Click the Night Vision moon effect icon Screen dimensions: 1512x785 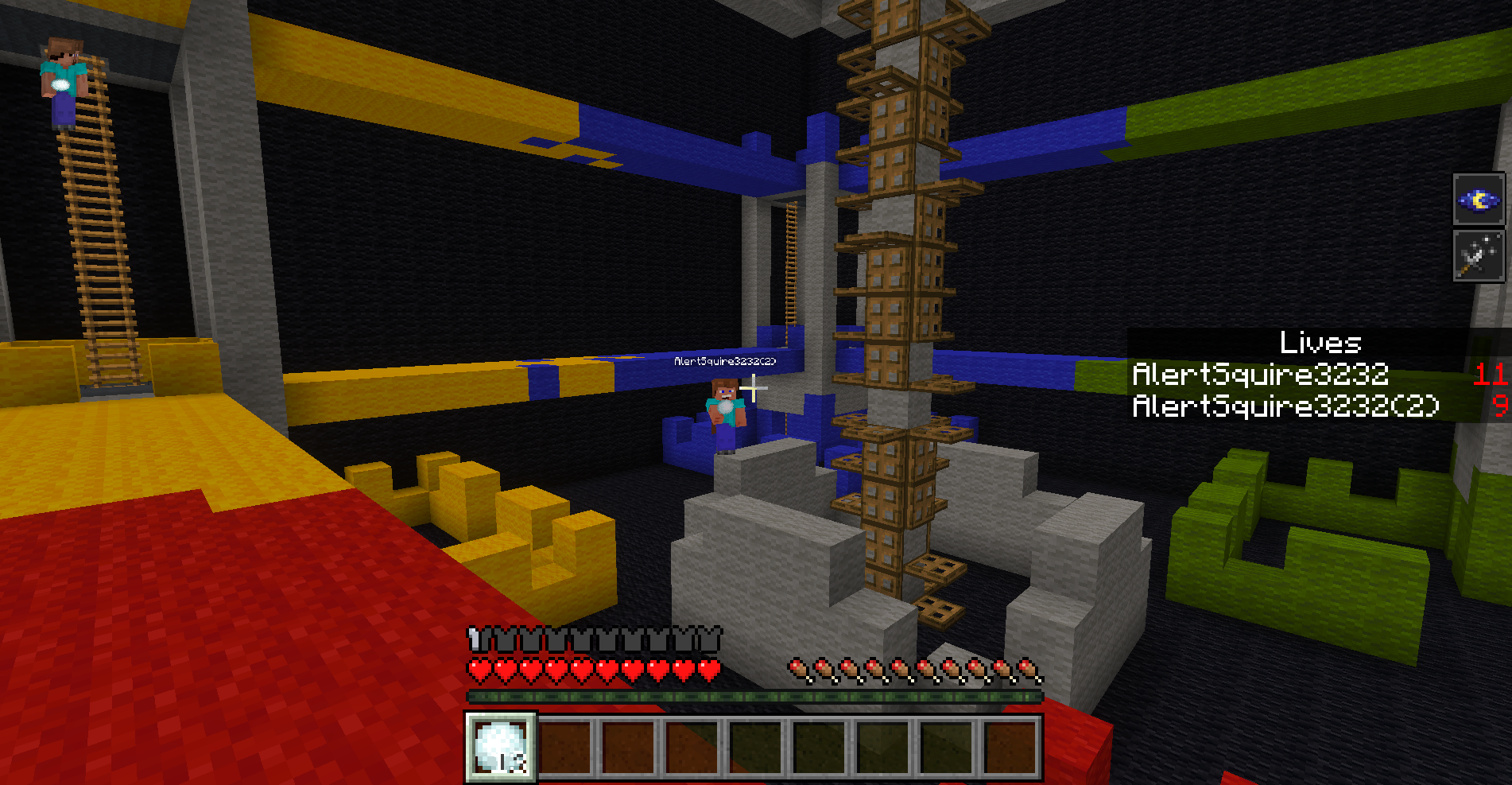click(1478, 200)
